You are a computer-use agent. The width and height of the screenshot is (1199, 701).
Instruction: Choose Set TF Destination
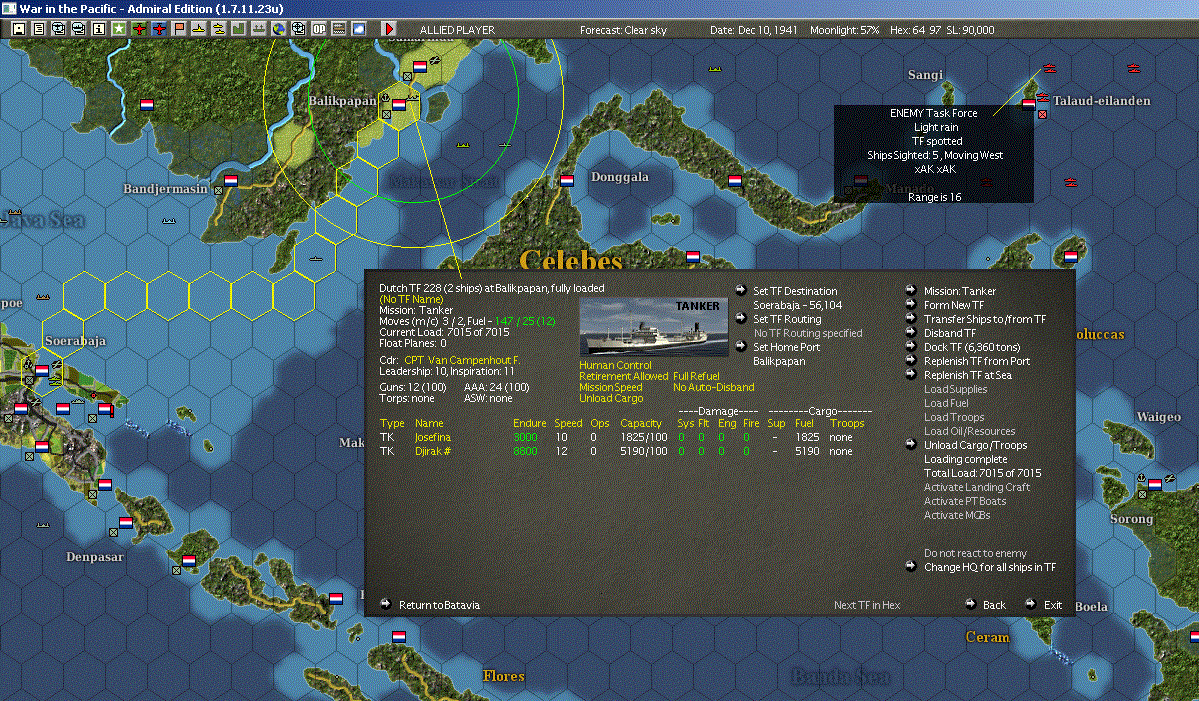coord(795,291)
